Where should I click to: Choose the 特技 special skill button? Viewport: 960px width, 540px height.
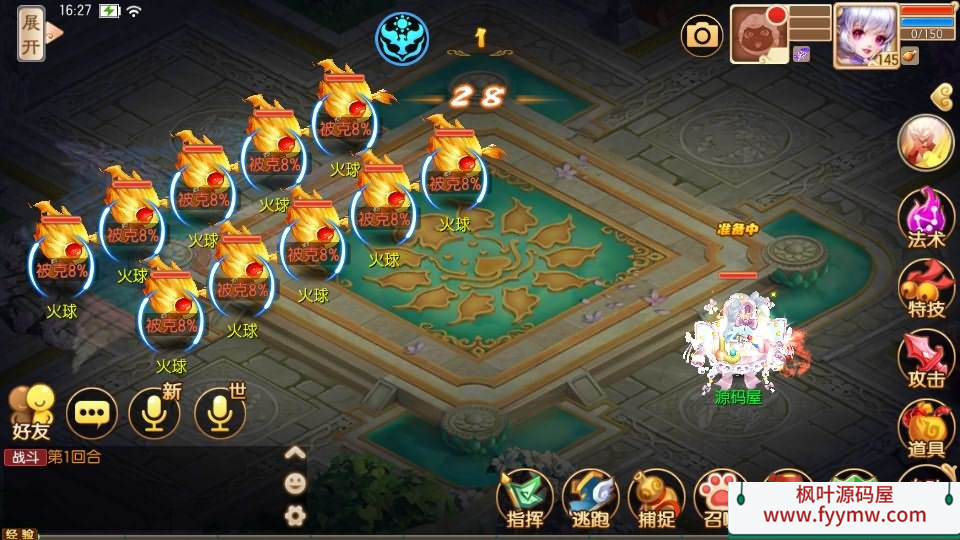pyautogui.click(x=926, y=290)
